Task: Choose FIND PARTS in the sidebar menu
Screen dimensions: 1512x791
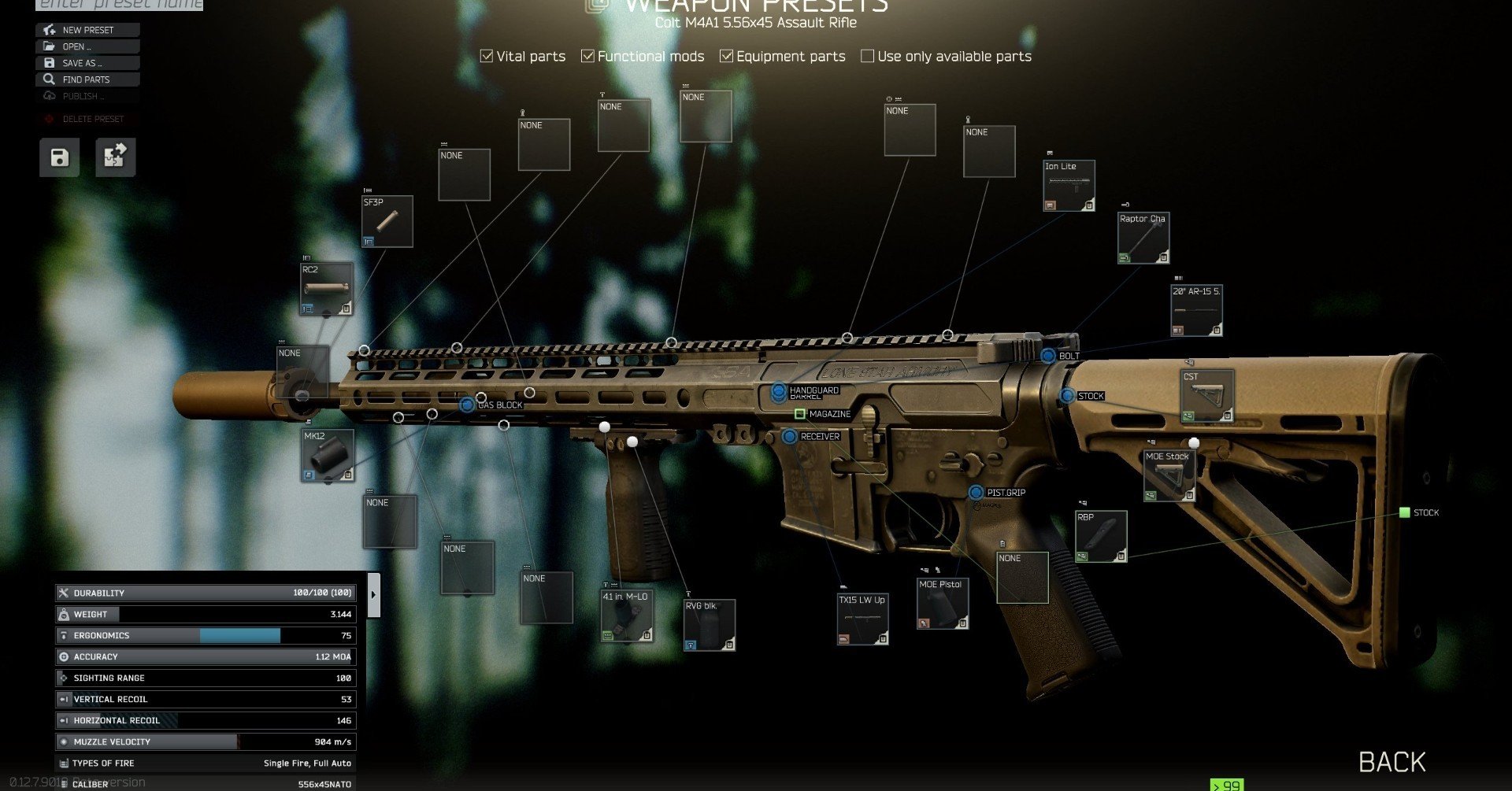Action: (87, 79)
